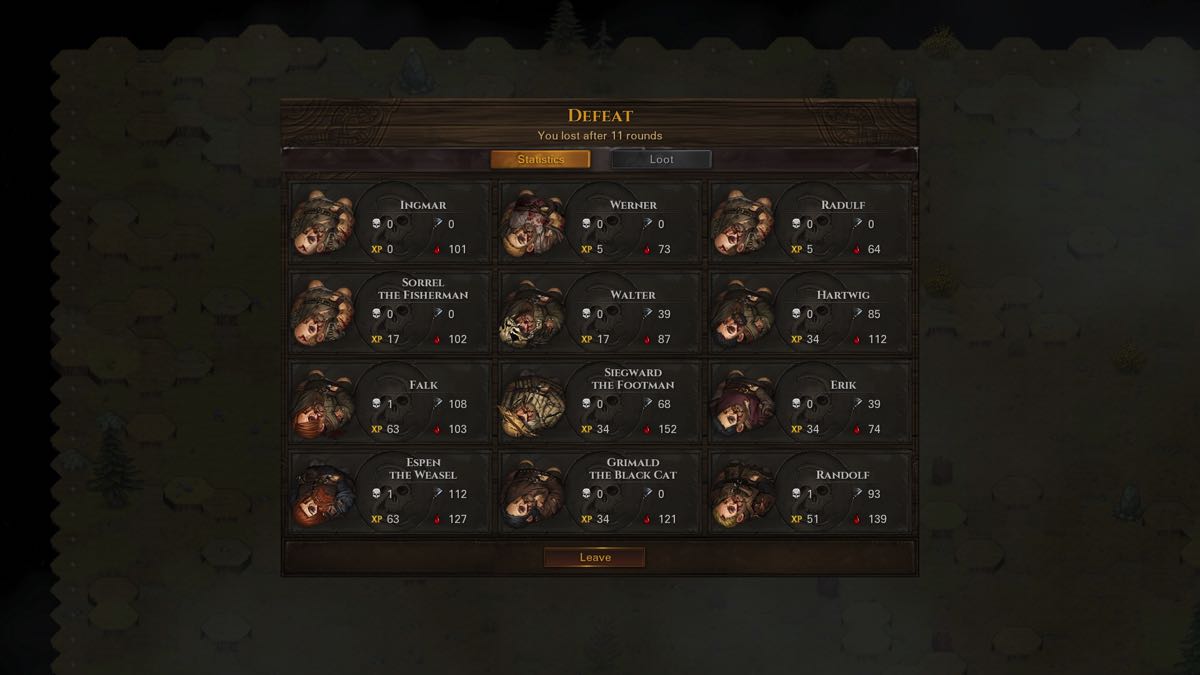This screenshot has height=675, width=1200.
Task: Select Siegward the Footman's card
Action: coord(600,402)
